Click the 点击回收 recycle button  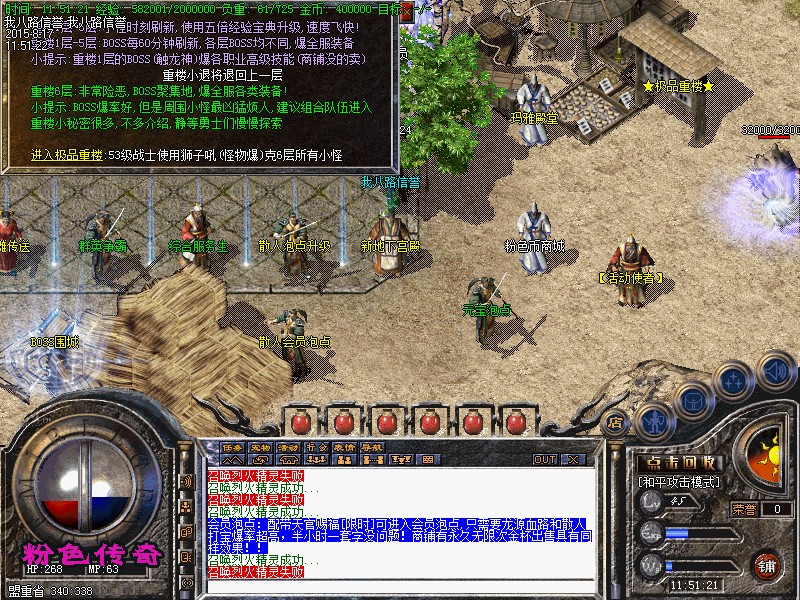[680, 463]
